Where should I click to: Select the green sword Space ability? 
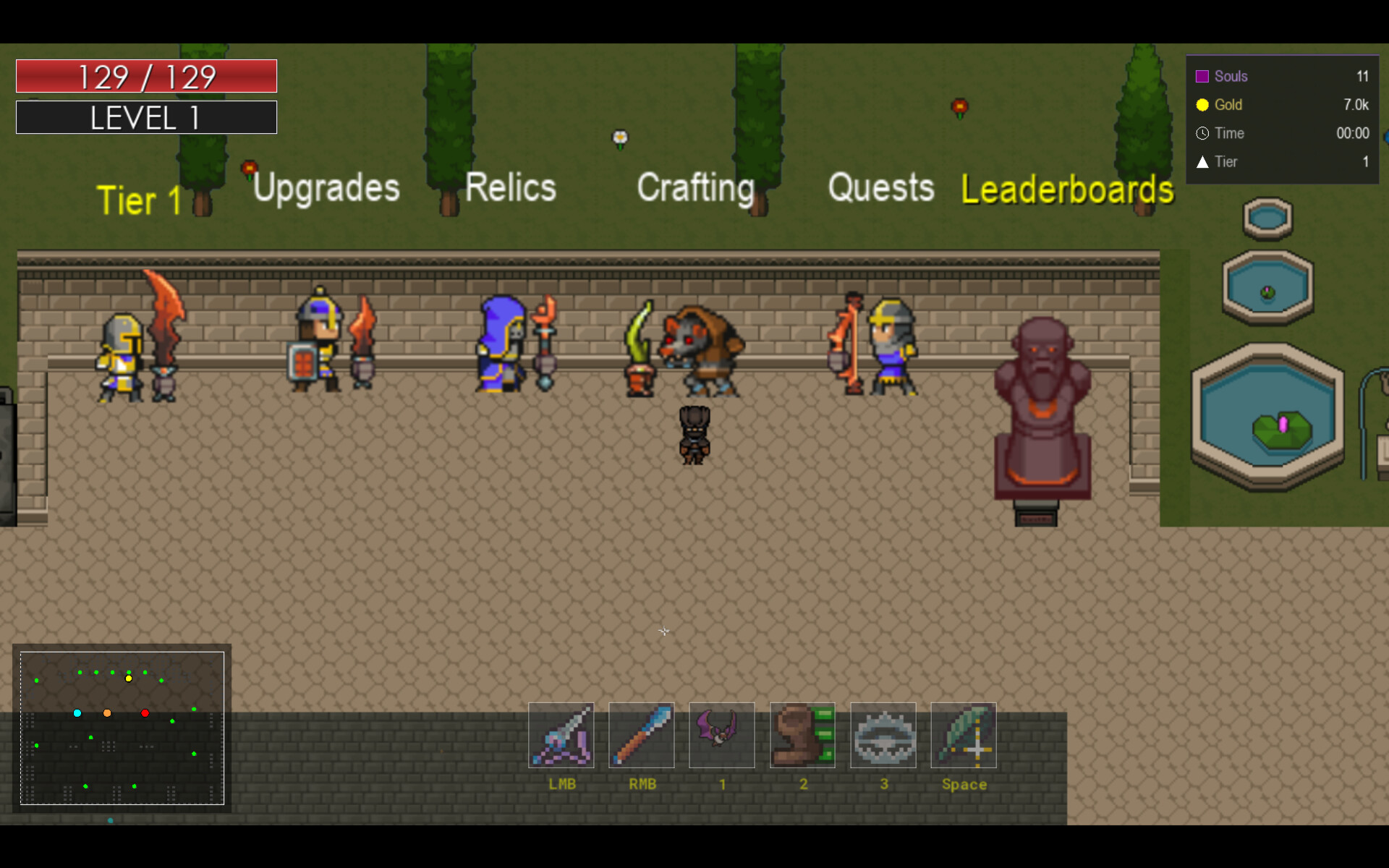tap(964, 736)
